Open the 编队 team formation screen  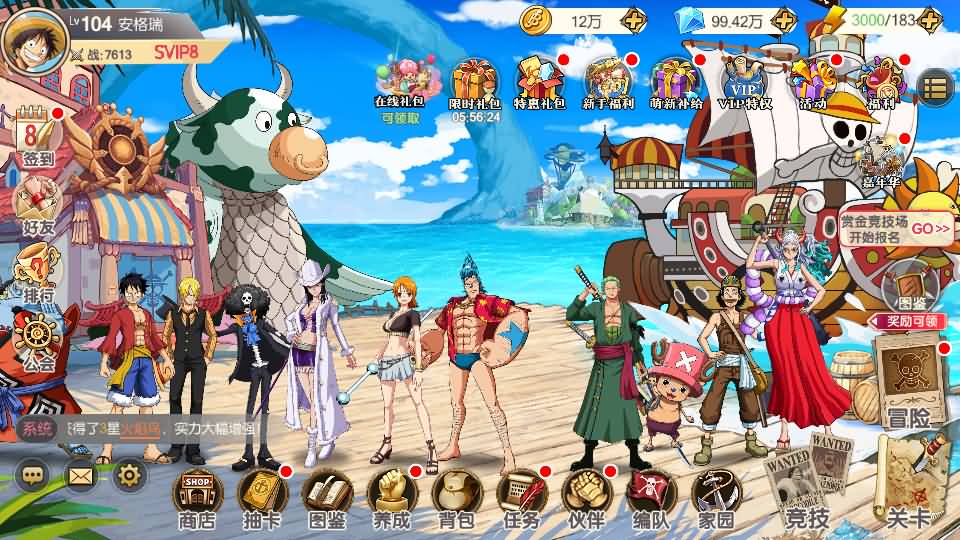point(651,497)
